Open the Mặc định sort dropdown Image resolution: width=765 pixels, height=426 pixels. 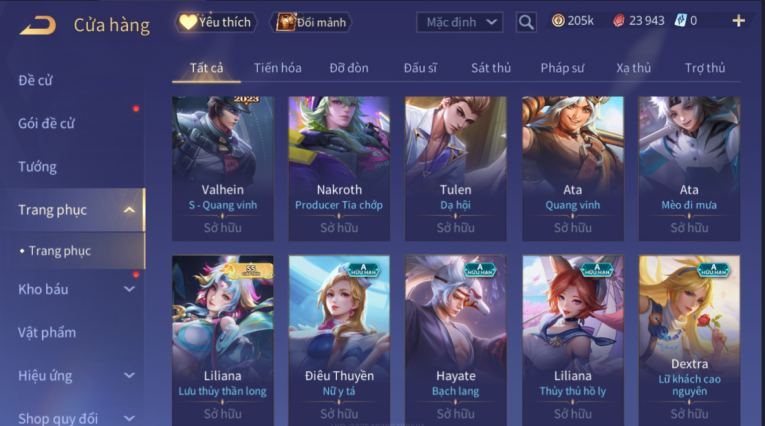coord(459,21)
